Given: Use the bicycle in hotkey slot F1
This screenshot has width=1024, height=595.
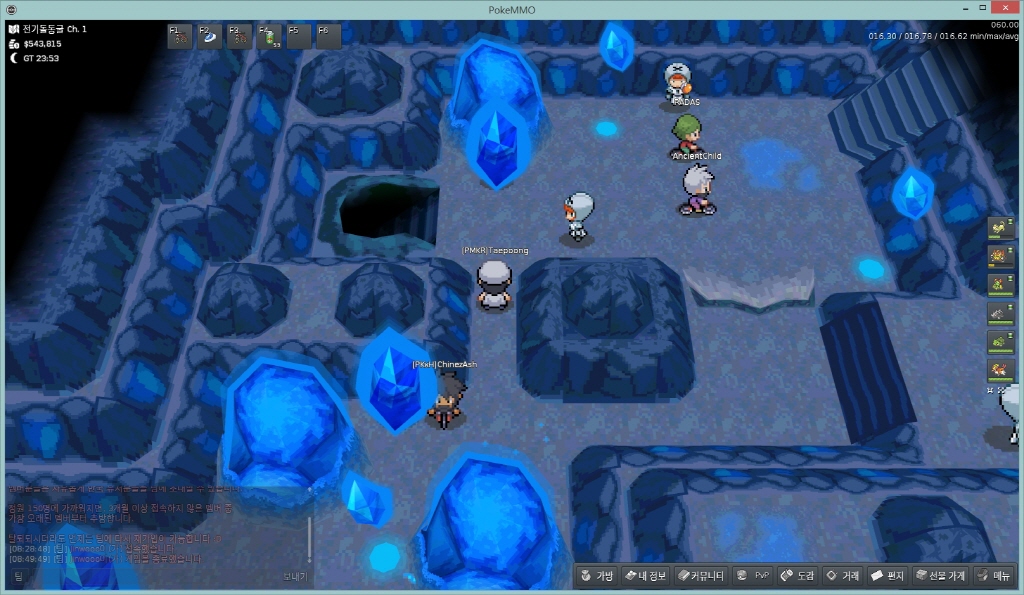Looking at the screenshot, I should (181, 37).
